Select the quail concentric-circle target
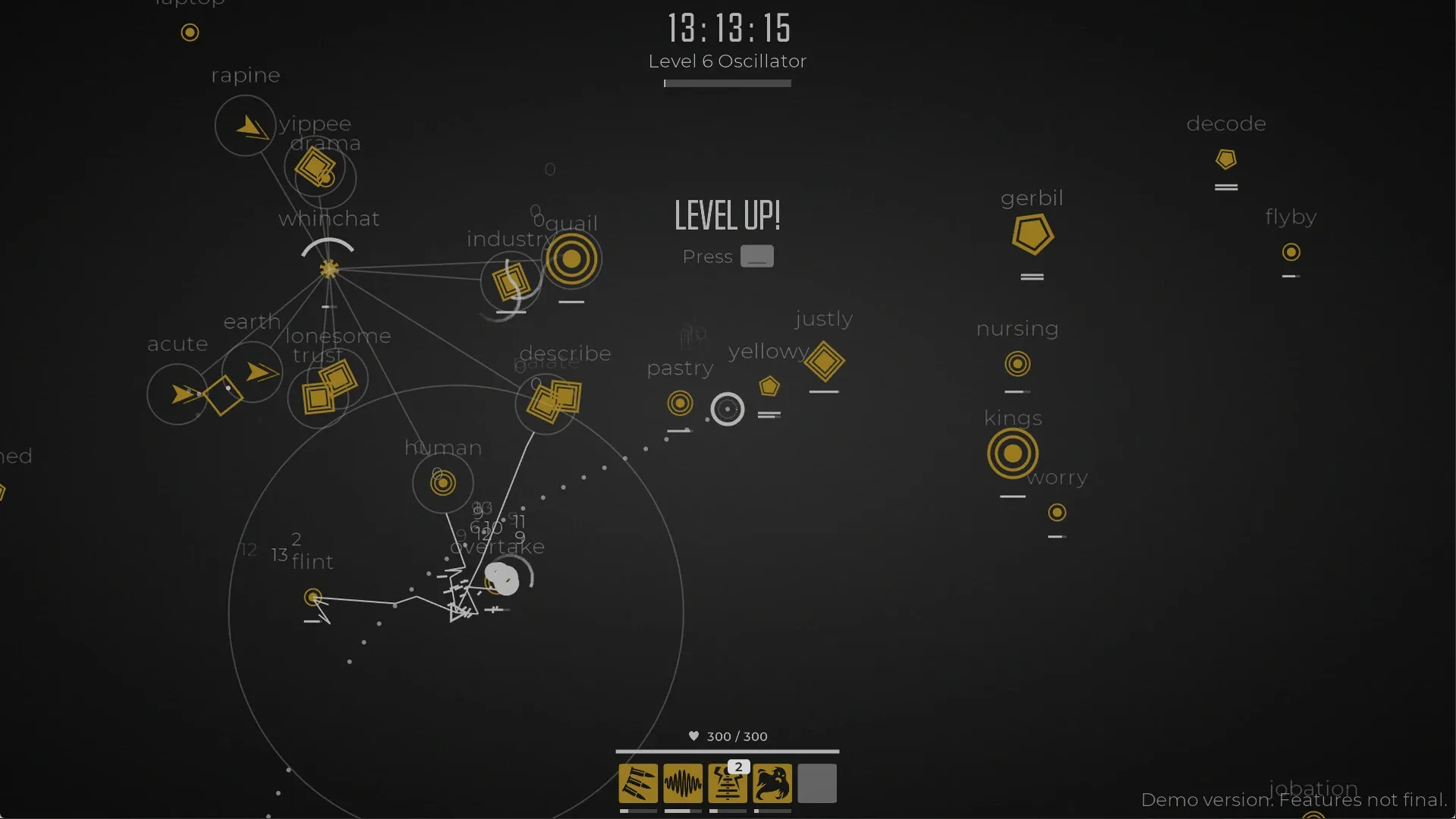 (573, 259)
